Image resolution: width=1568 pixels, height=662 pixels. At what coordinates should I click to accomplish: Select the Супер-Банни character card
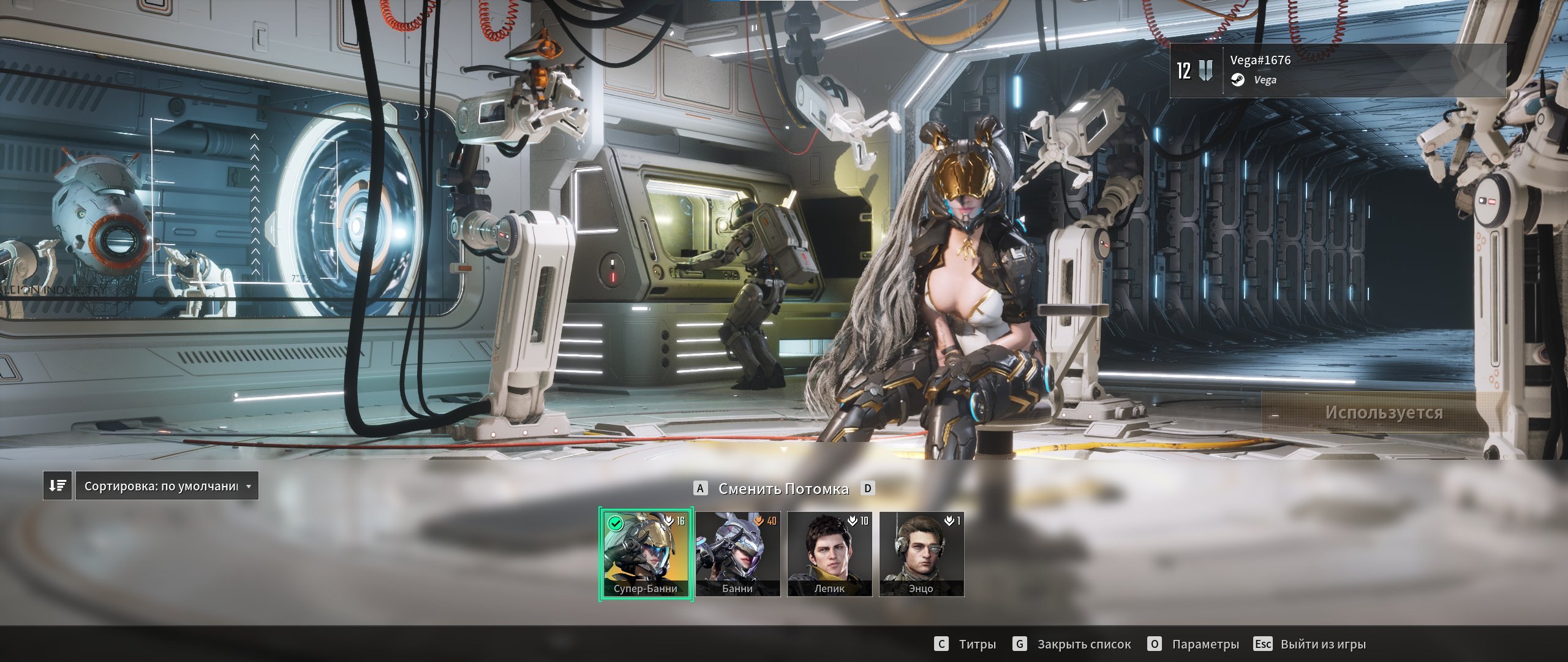tap(646, 554)
